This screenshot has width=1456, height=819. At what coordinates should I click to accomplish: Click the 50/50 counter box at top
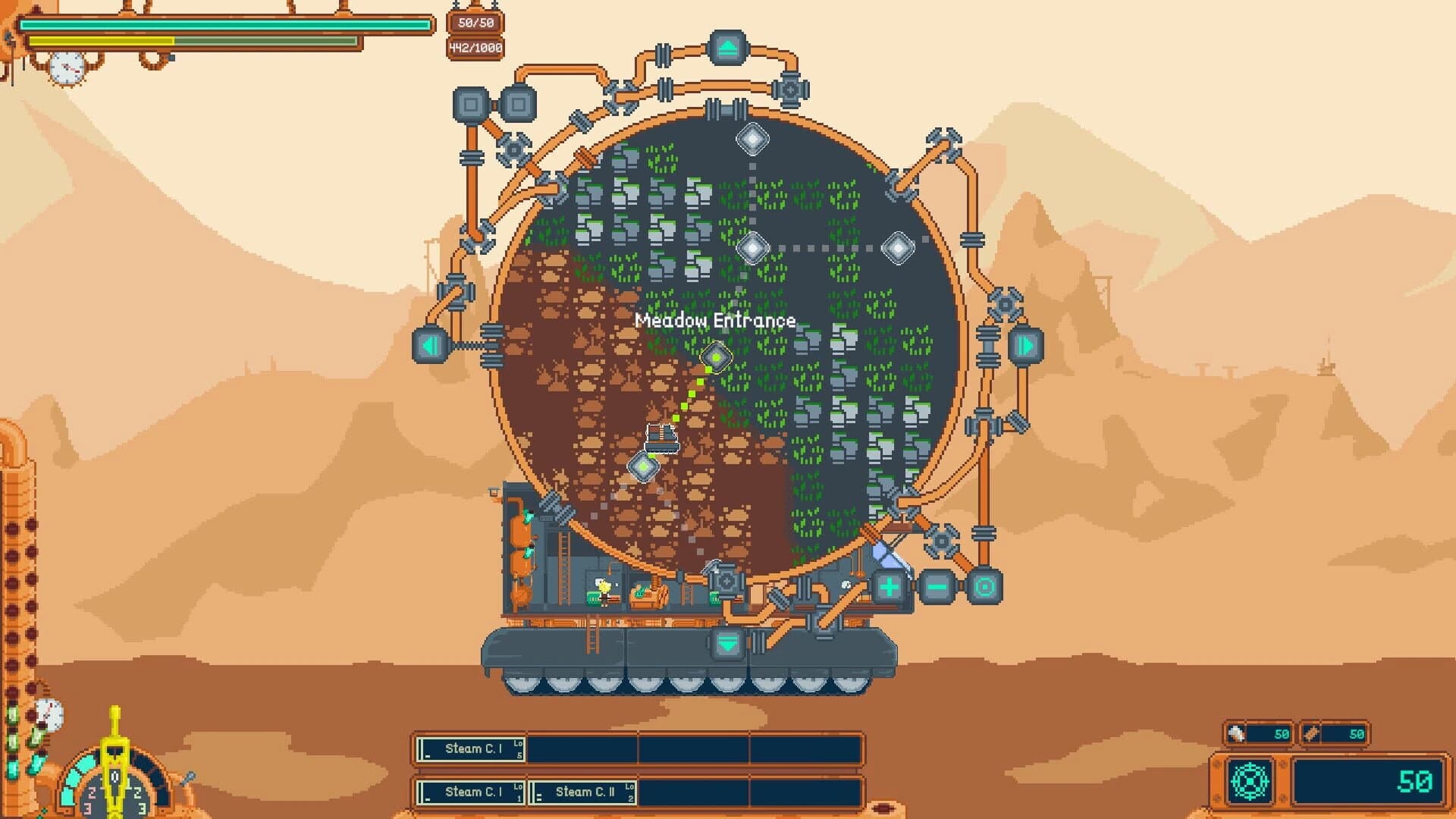coord(476,22)
